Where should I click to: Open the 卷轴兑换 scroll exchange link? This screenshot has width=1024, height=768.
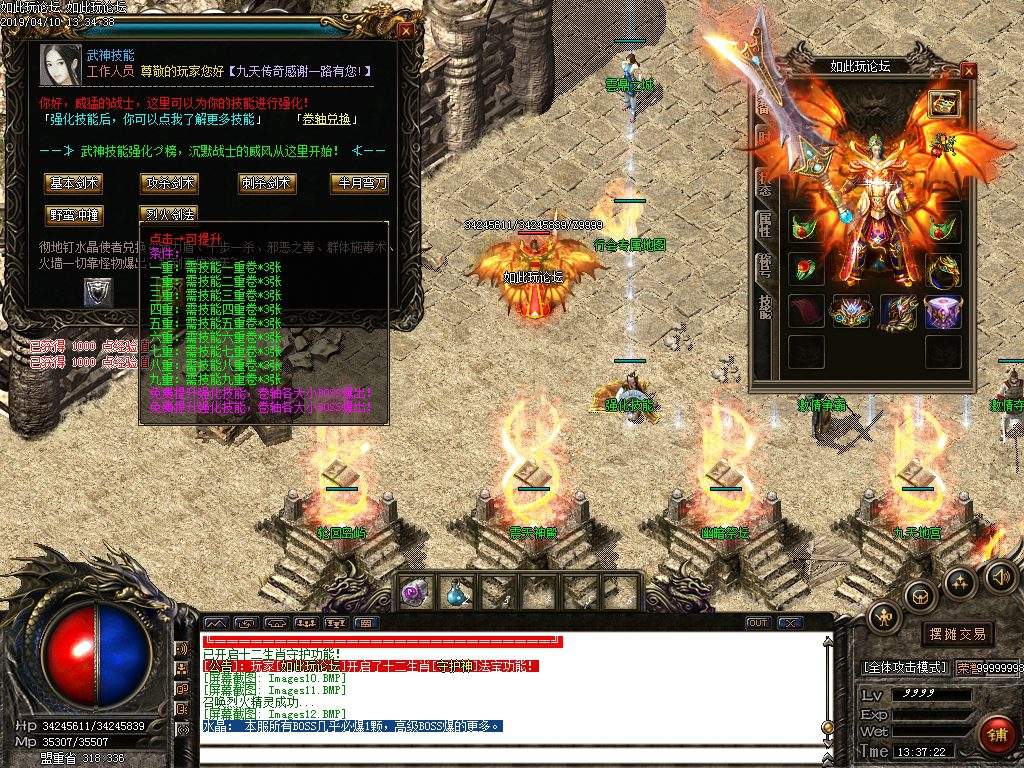click(x=326, y=119)
